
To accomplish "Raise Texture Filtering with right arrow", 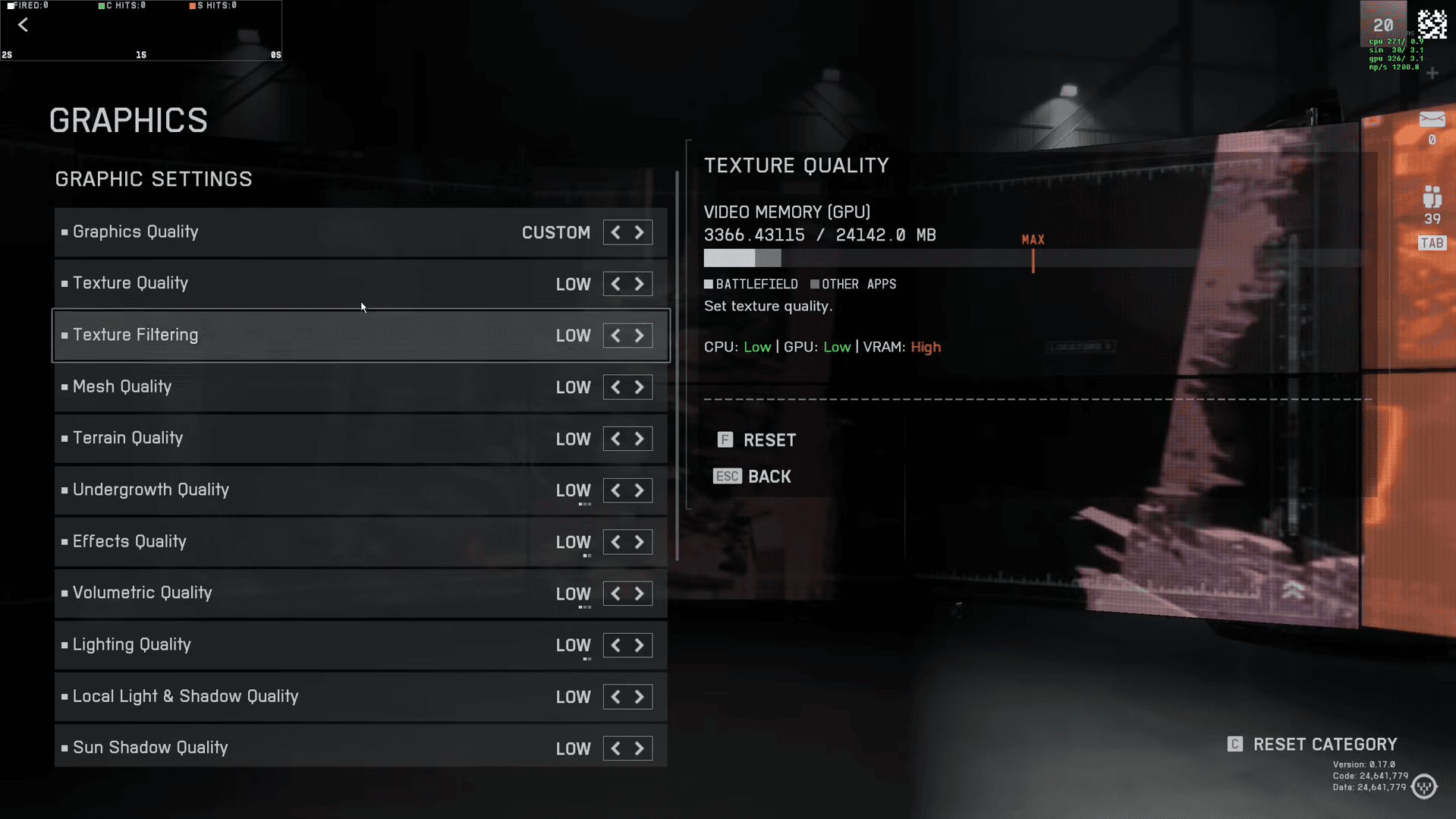I will [640, 335].
